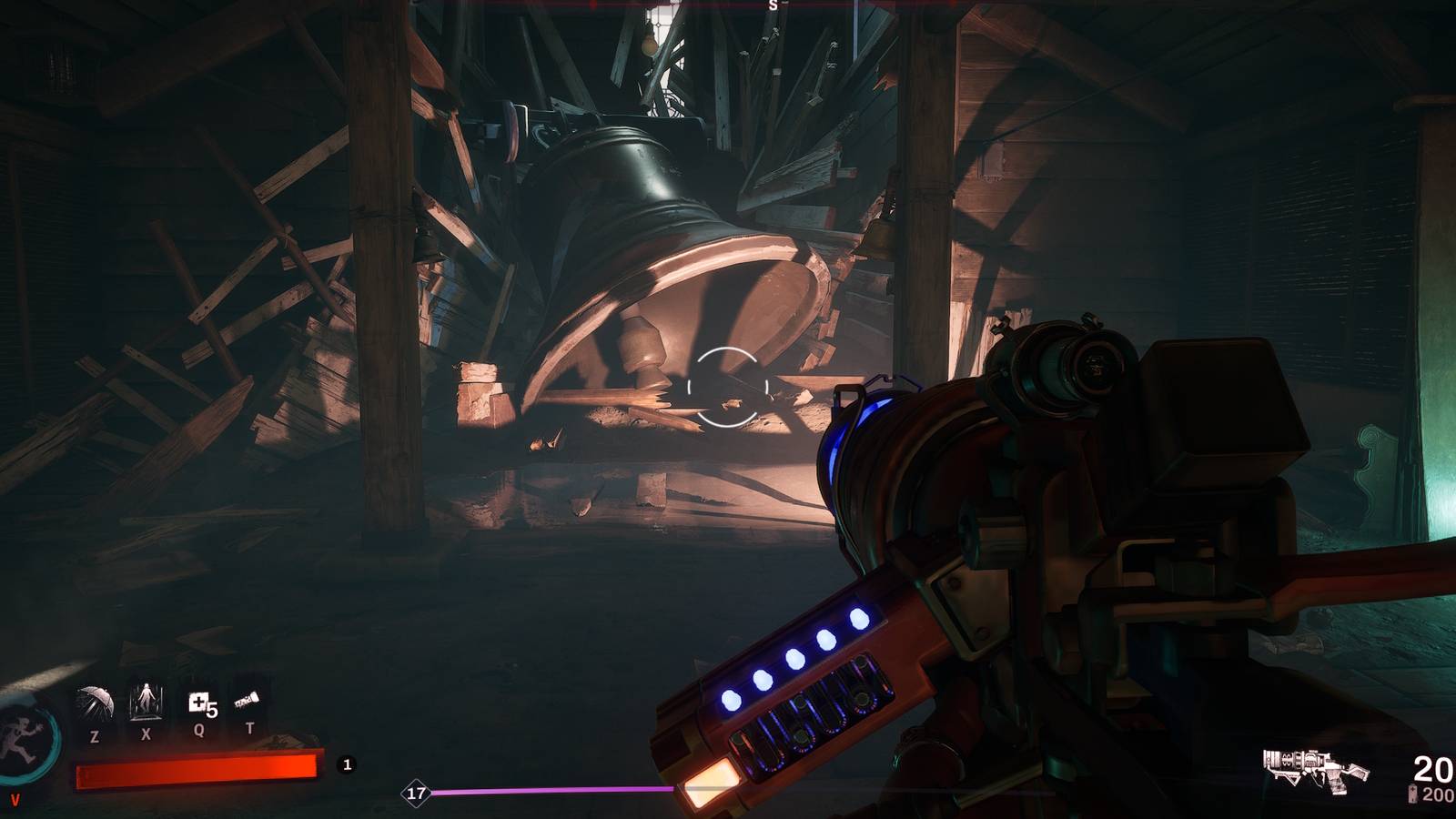Expand the compass strip at screen top
This screenshot has width=1456, height=819.
pyautogui.click(x=728, y=7)
